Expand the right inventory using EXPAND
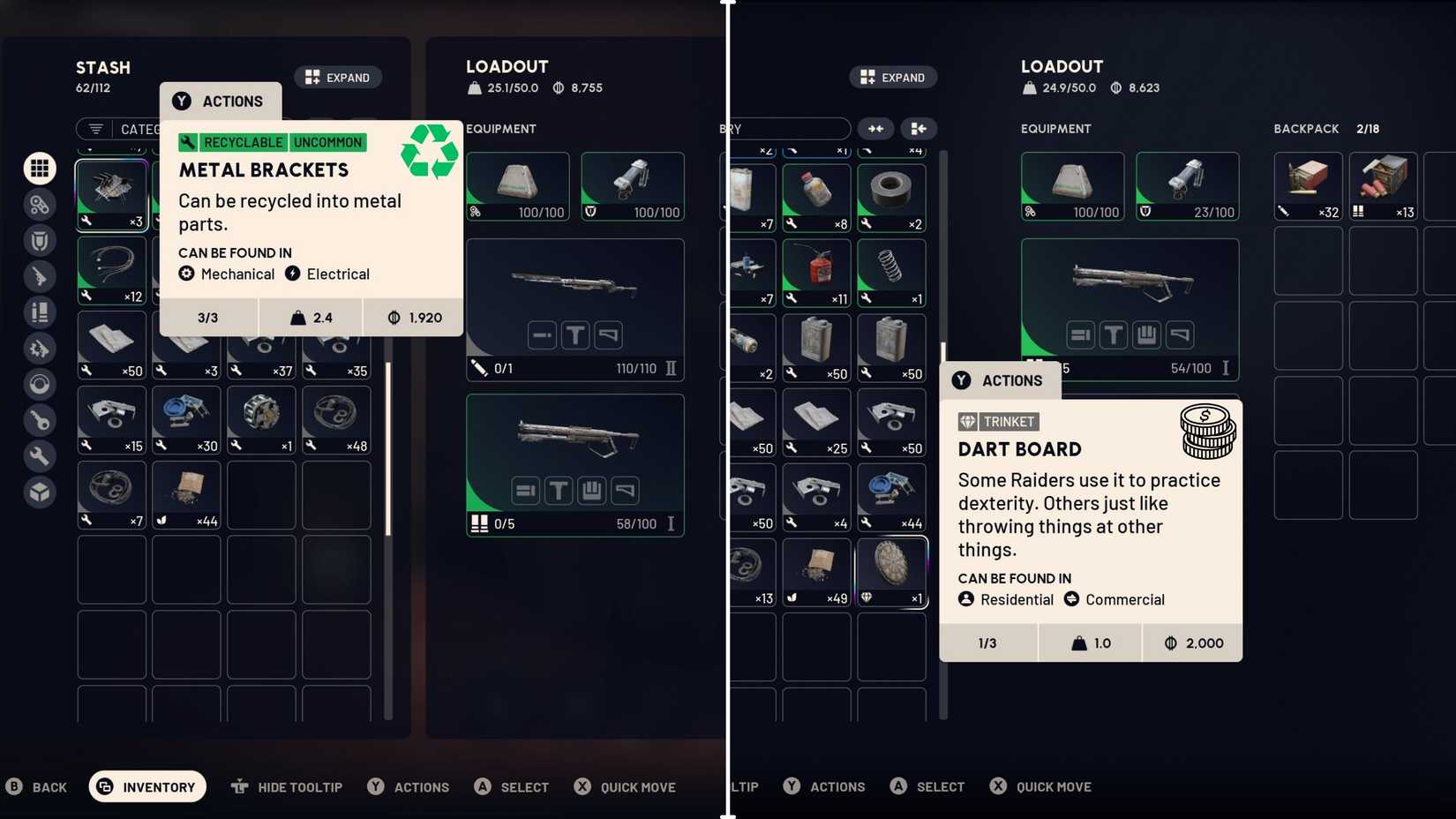Viewport: 1456px width, 819px height. [893, 77]
